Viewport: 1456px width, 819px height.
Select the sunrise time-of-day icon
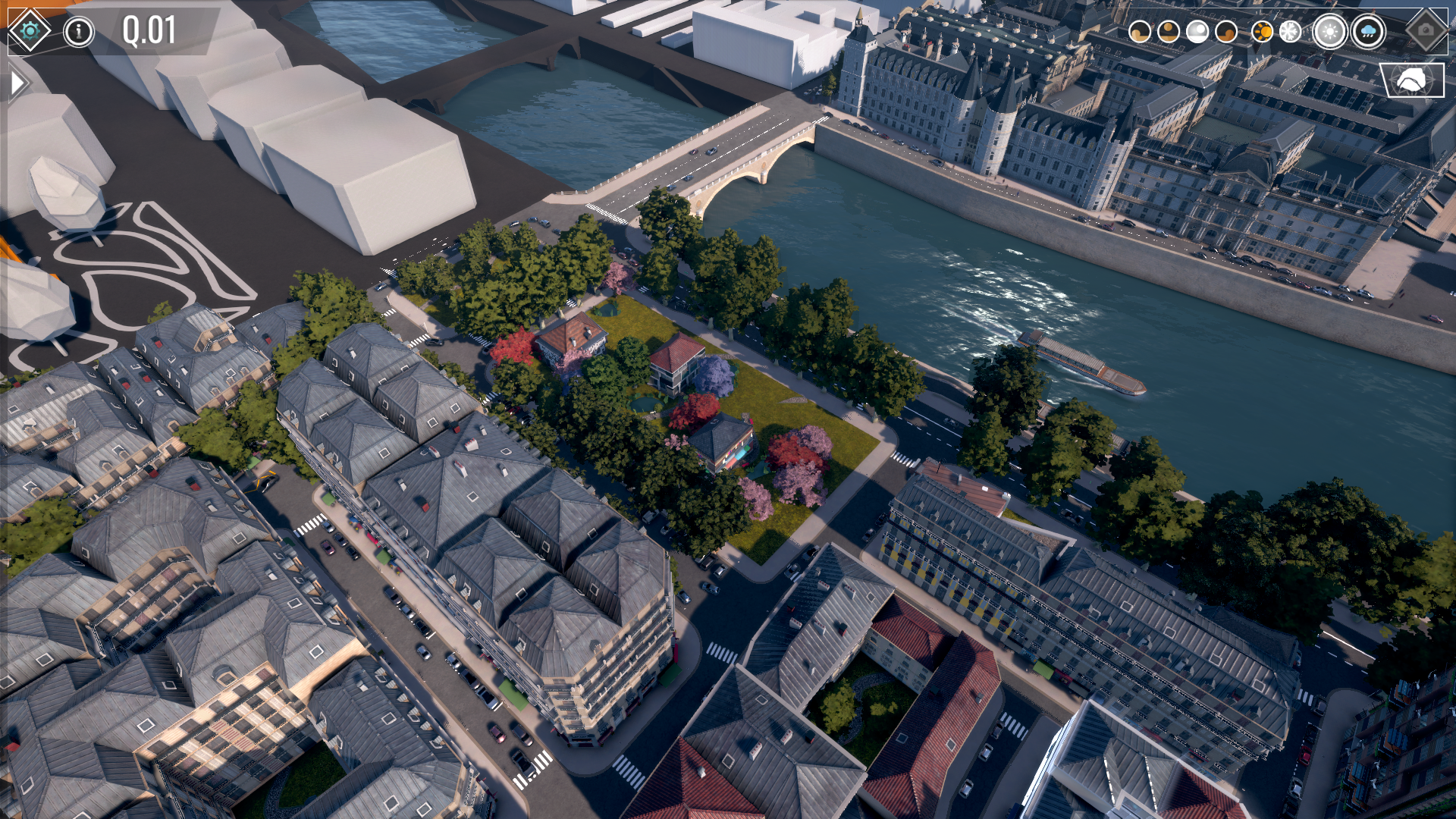tap(1140, 32)
